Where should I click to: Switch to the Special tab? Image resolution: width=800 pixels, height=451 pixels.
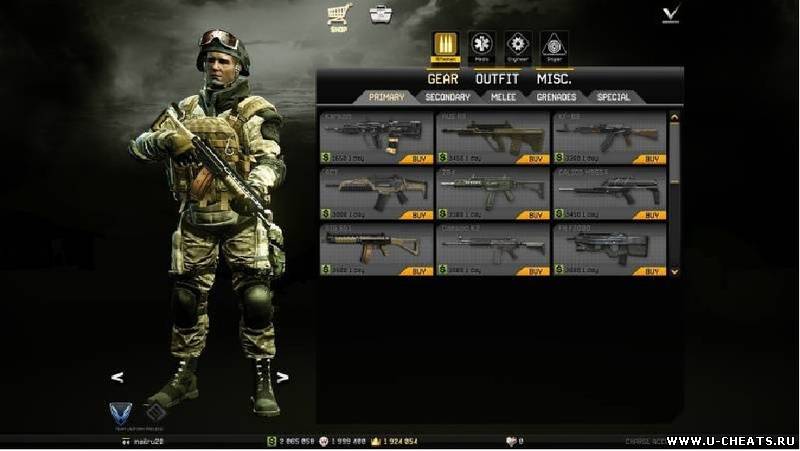coord(613,97)
